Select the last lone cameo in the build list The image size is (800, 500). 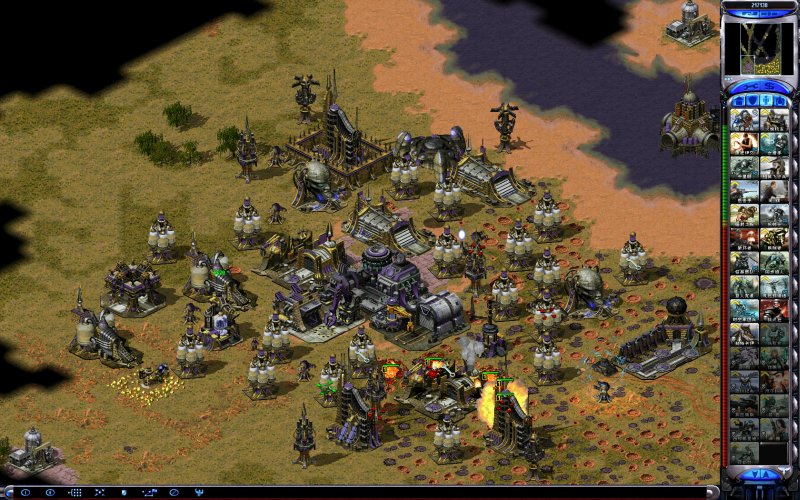tap(744, 453)
